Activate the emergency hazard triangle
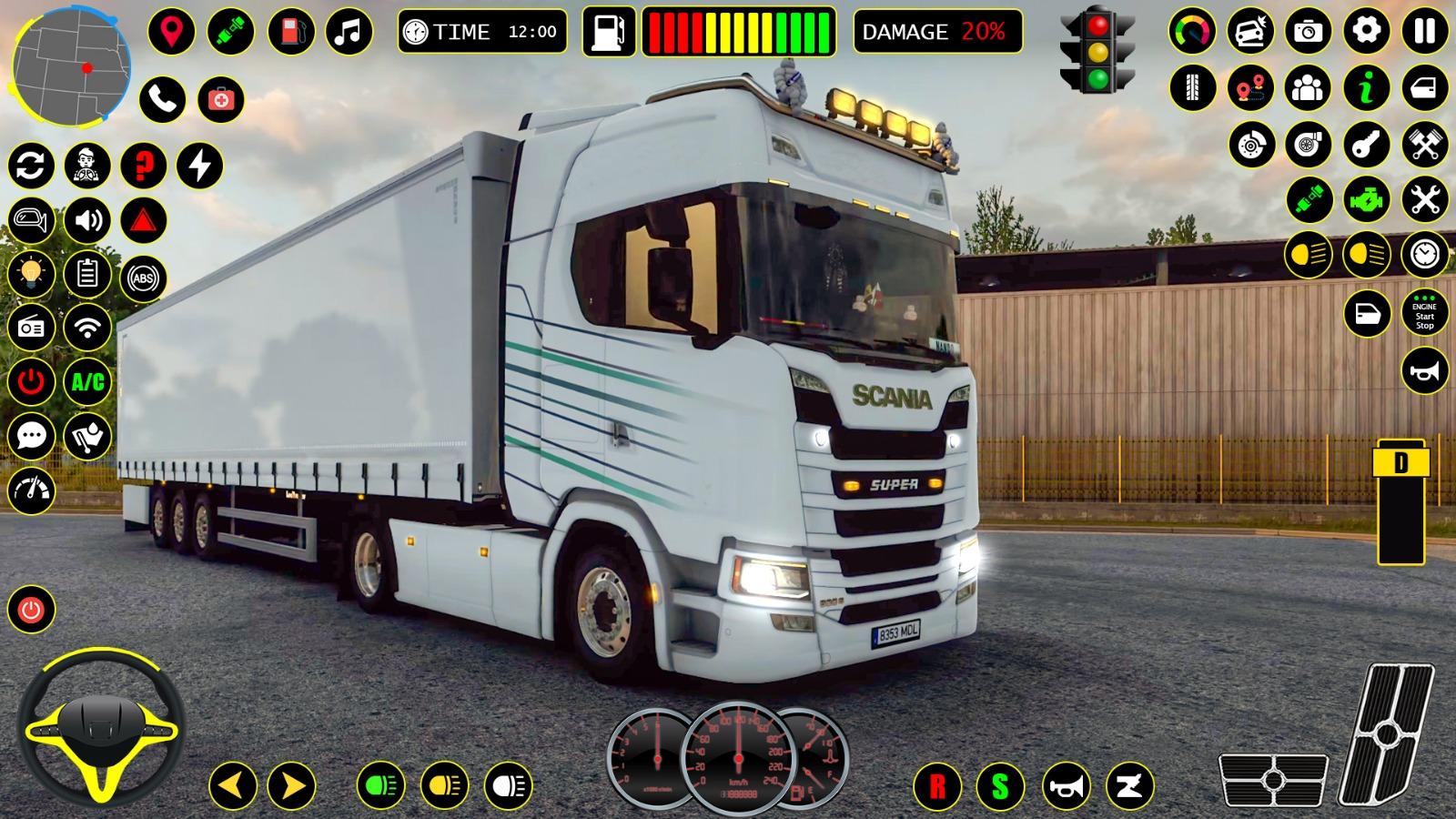This screenshot has height=819, width=1456. pos(144,221)
